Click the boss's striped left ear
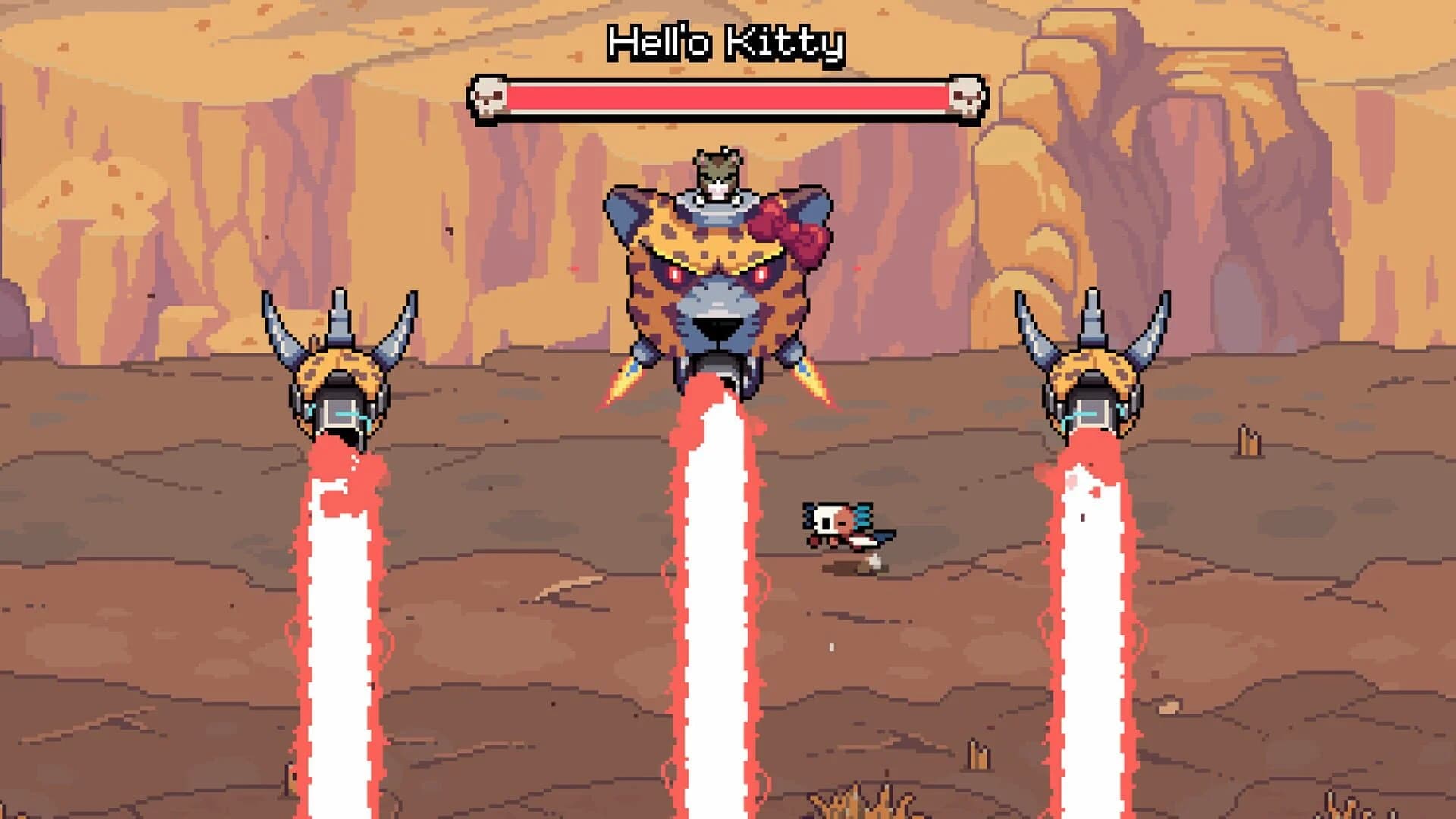The width and height of the screenshot is (1456, 819). click(x=629, y=220)
